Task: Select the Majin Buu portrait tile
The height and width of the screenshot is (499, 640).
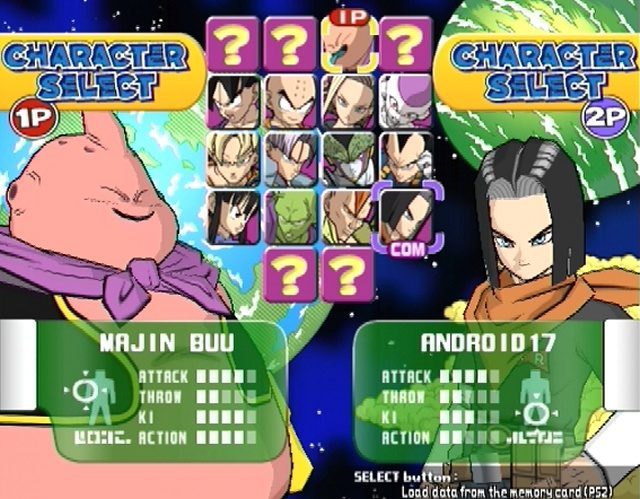Action: [x=349, y=45]
